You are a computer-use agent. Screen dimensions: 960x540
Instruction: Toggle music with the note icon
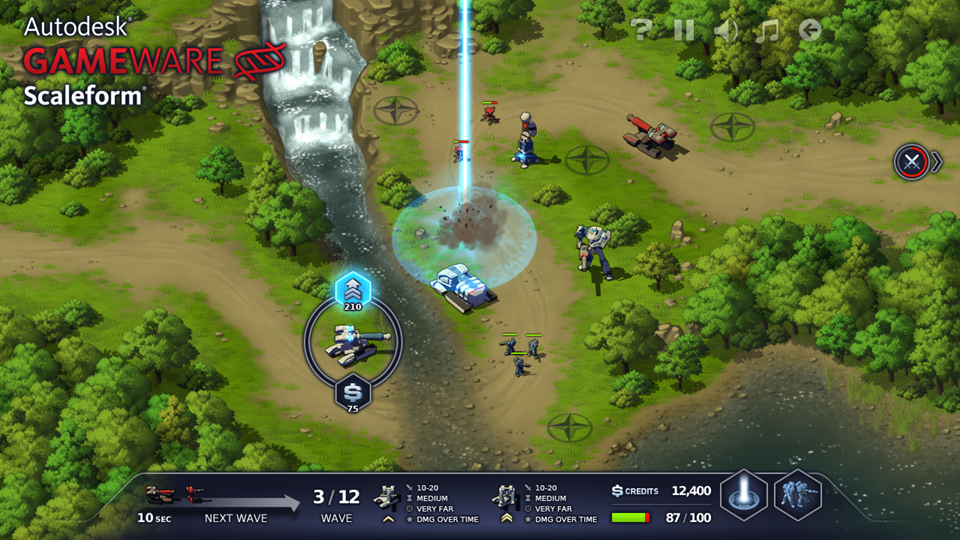(767, 30)
